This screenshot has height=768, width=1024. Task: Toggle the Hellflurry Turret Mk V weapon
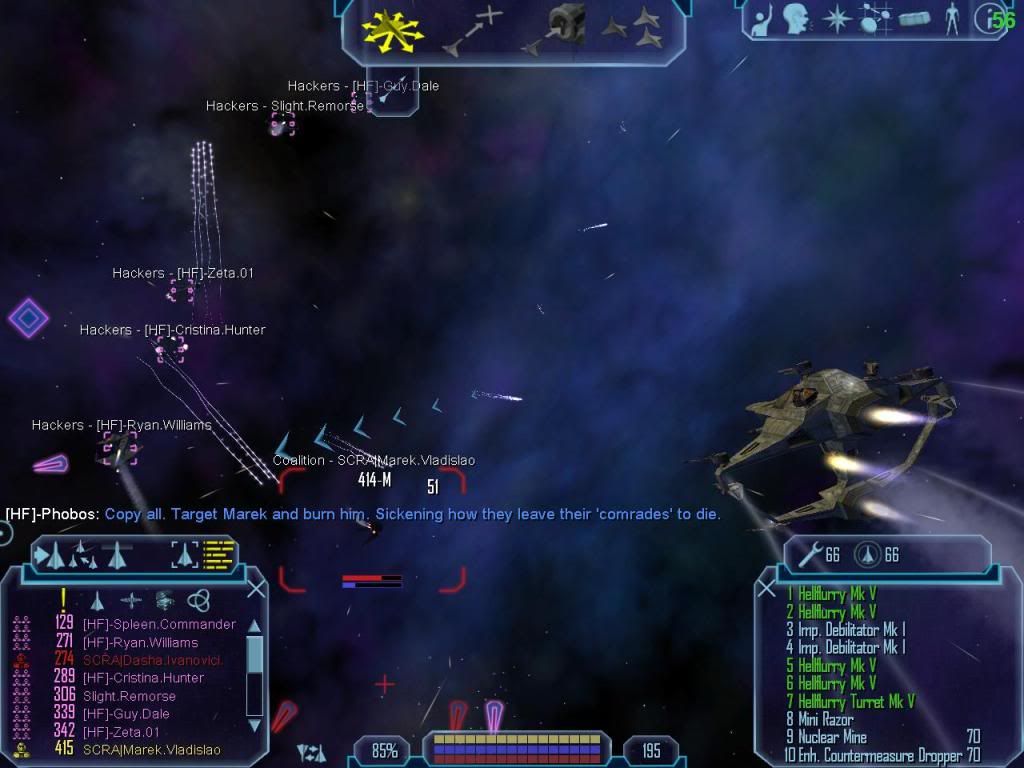click(856, 701)
